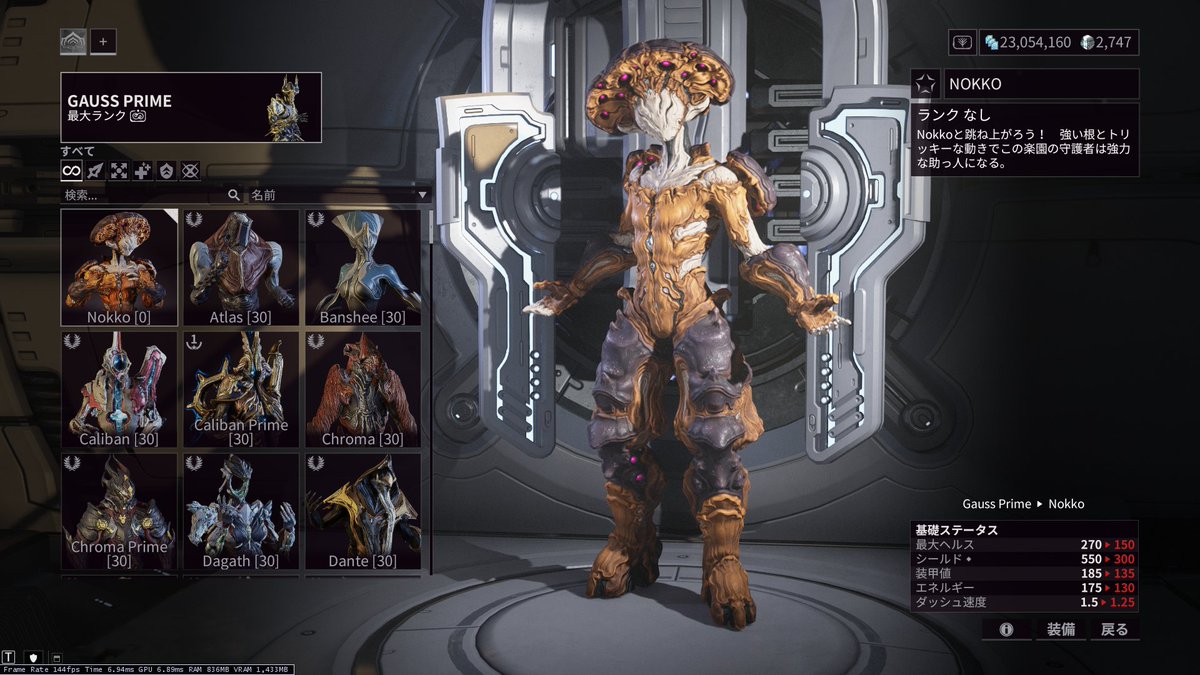Select the infinity all-items filter
This screenshot has width=1200, height=675.
tap(72, 171)
